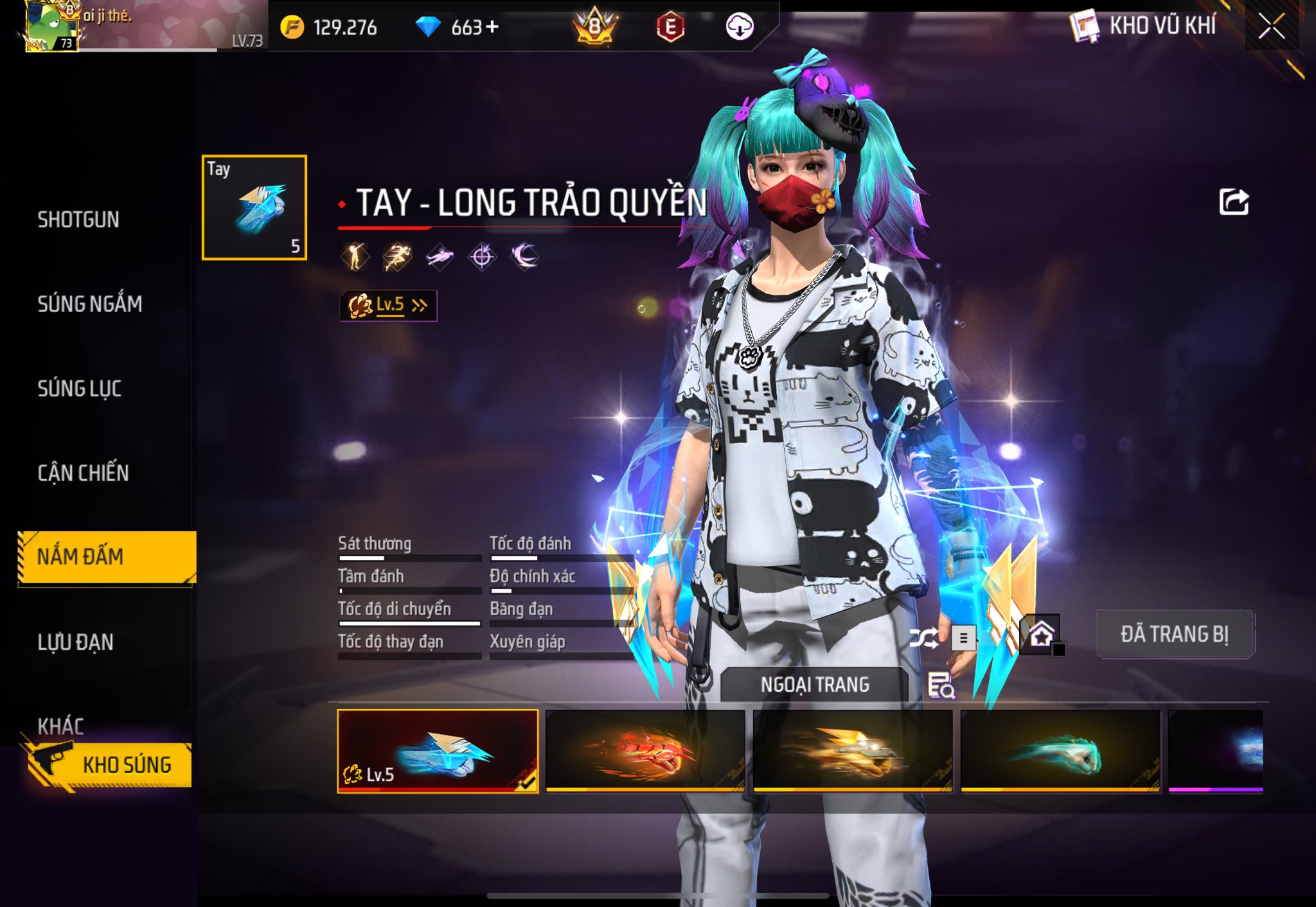Viewport: 1316px width, 907px height.
Task: Open the KHO SÚNG gun storage
Action: pos(111,764)
